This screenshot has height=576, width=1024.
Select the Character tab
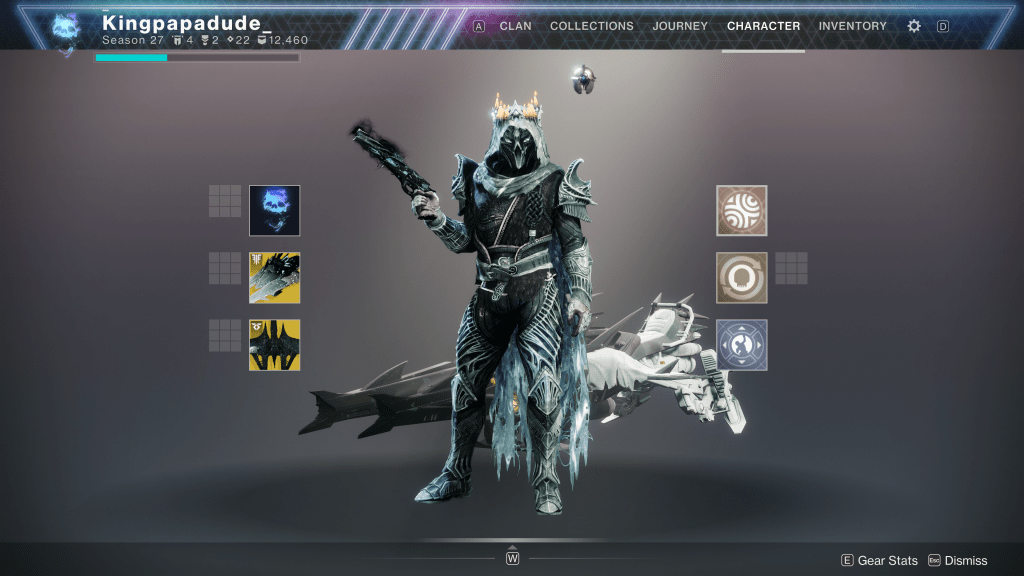(x=763, y=26)
